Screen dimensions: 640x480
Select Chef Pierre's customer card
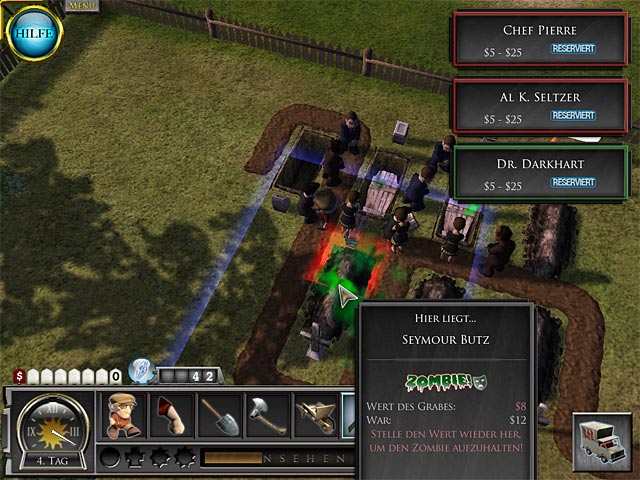pyautogui.click(x=541, y=37)
